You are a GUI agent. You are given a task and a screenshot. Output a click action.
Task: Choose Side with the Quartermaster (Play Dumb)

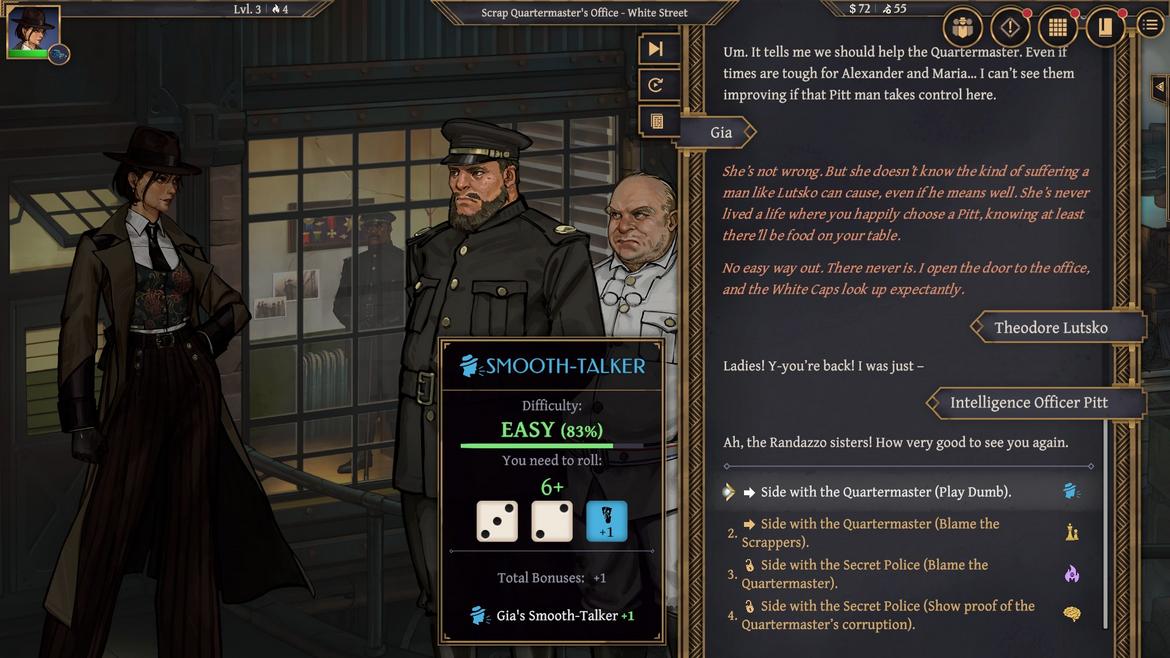[x=885, y=492]
